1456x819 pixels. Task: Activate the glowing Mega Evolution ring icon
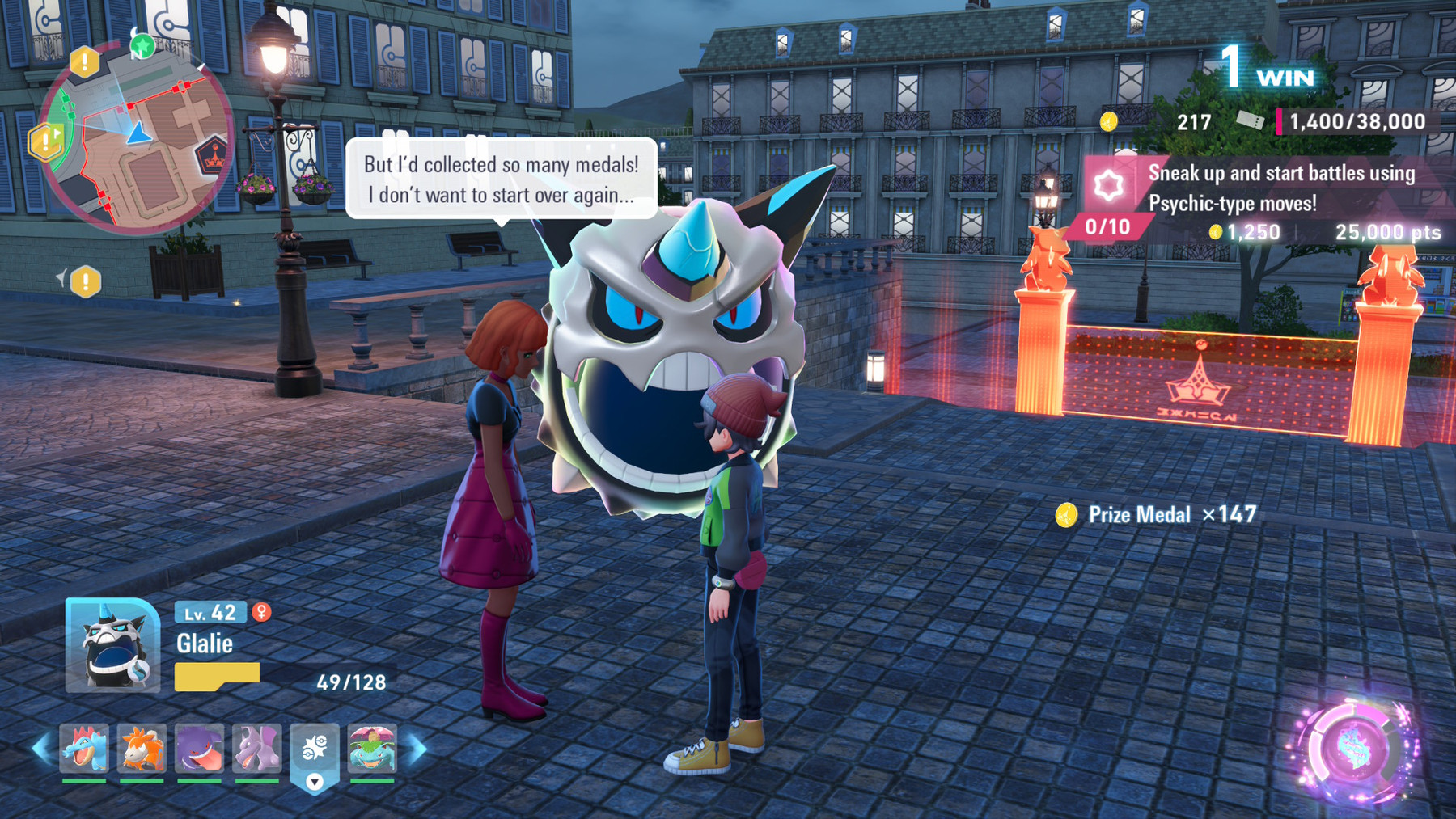pyautogui.click(x=1355, y=750)
